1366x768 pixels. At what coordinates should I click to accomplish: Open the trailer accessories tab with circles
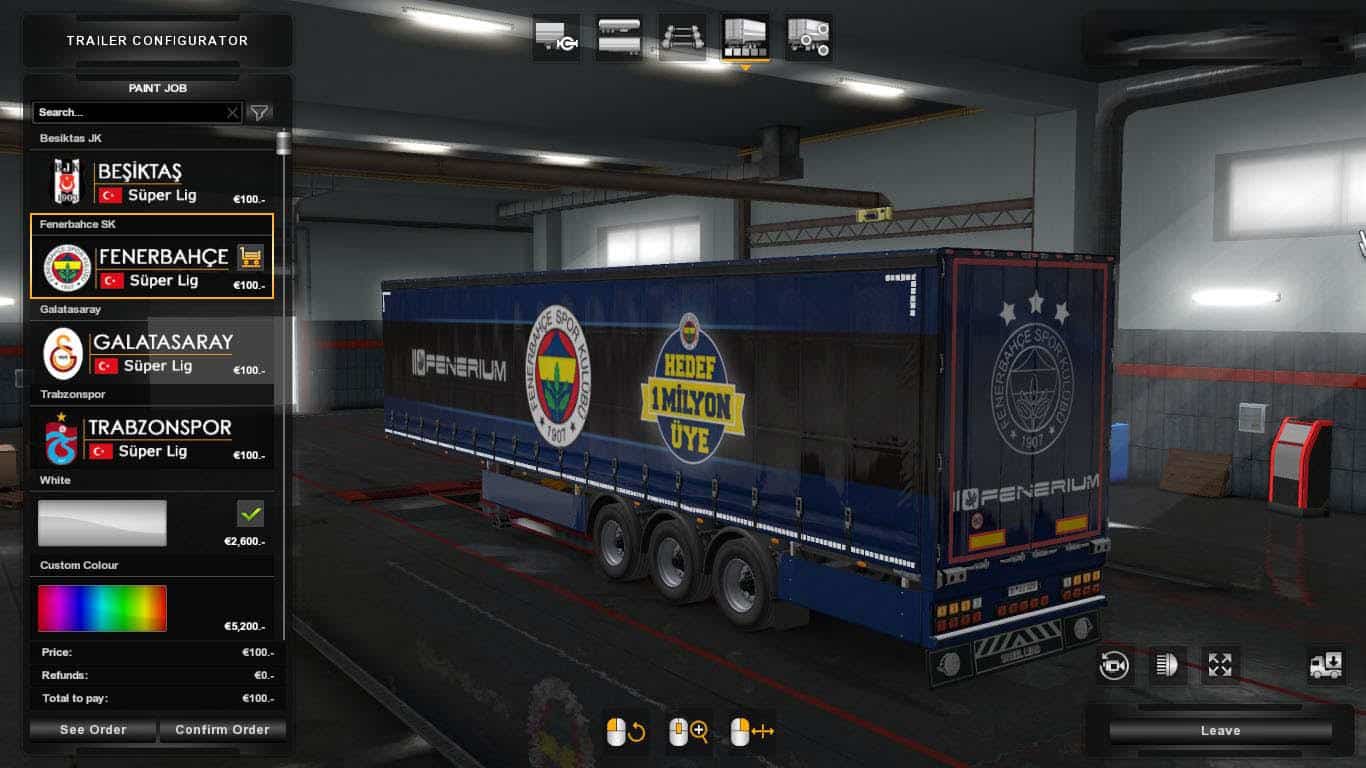click(808, 38)
